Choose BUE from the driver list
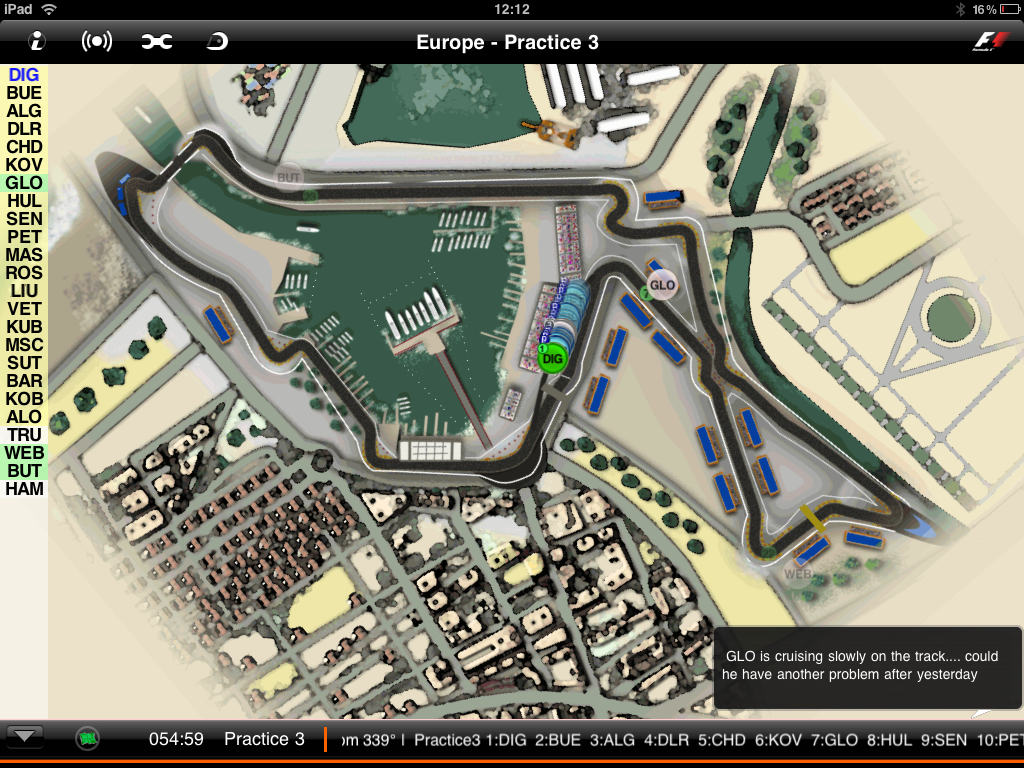The width and height of the screenshot is (1024, 768). [24, 93]
